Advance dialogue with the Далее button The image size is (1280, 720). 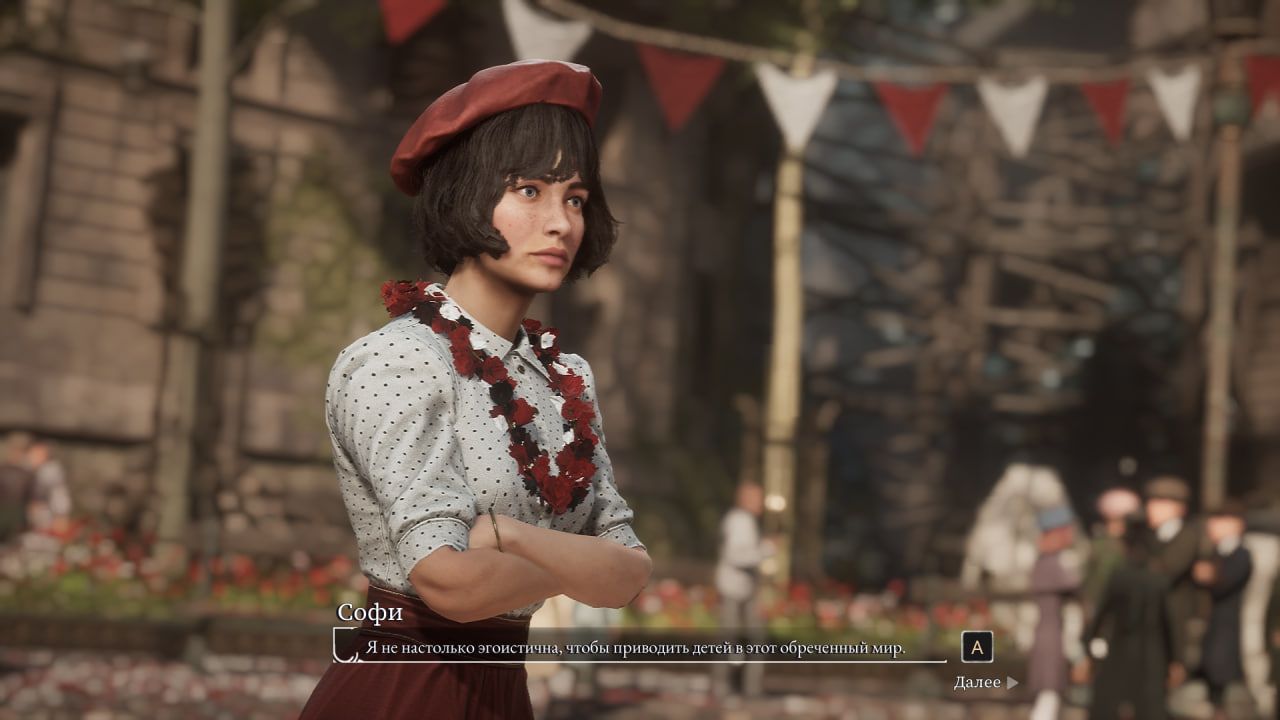pyautogui.click(x=985, y=683)
